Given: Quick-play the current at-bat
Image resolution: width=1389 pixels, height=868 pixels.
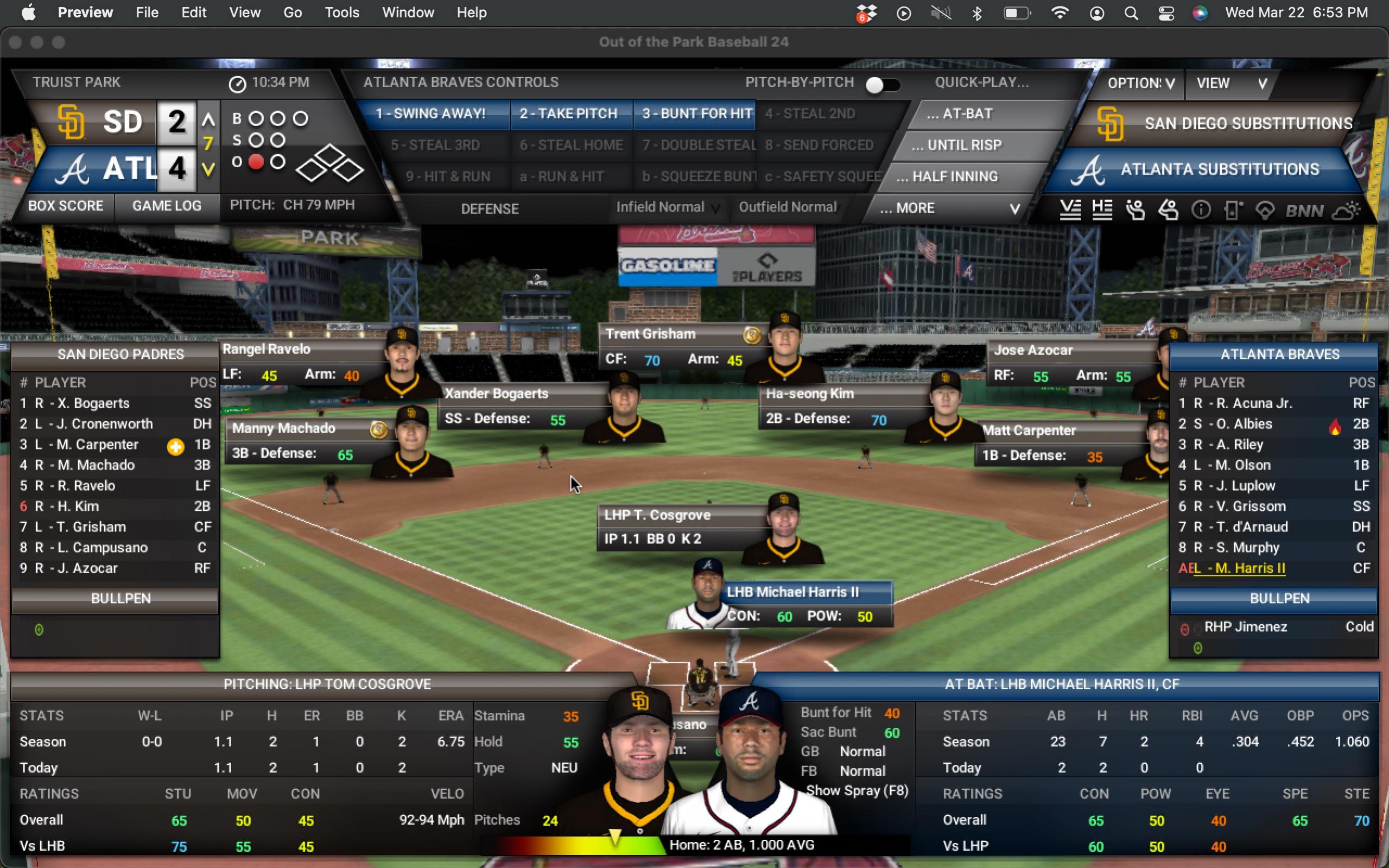Looking at the screenshot, I should (x=968, y=113).
